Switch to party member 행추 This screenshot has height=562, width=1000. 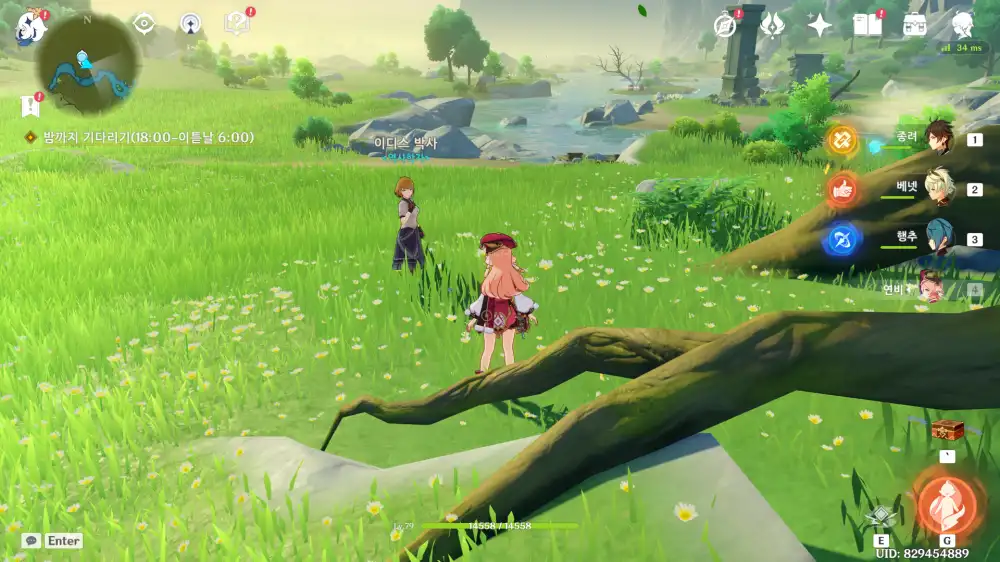938,239
